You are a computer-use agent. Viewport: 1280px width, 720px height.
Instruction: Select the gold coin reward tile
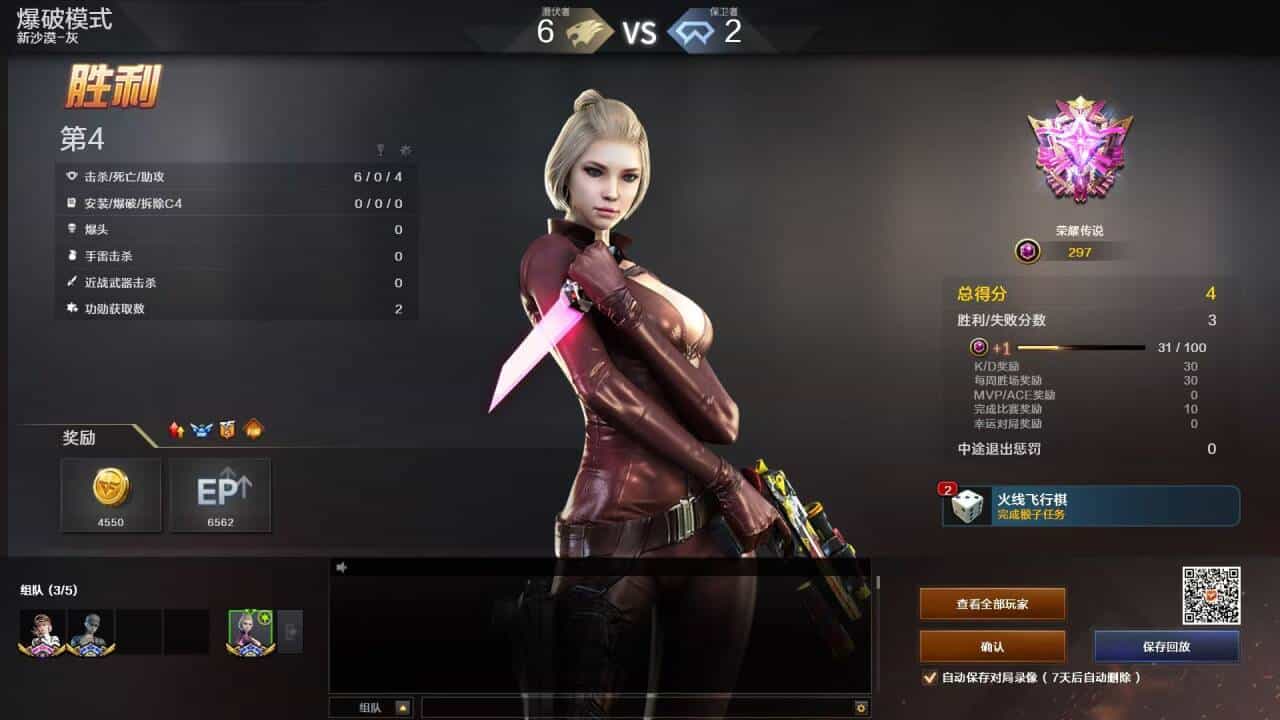point(111,494)
